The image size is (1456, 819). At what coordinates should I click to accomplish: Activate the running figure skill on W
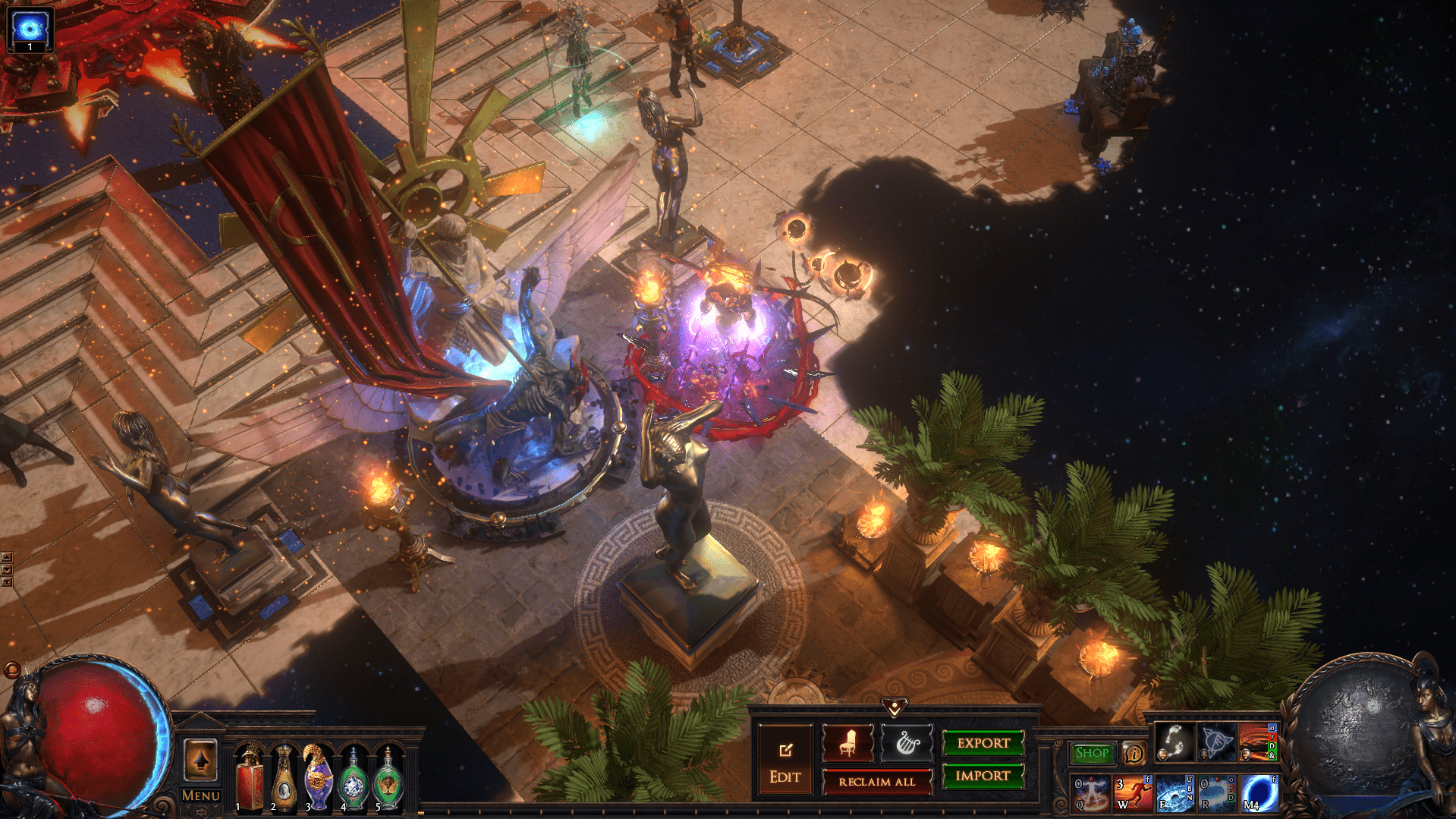[1133, 792]
